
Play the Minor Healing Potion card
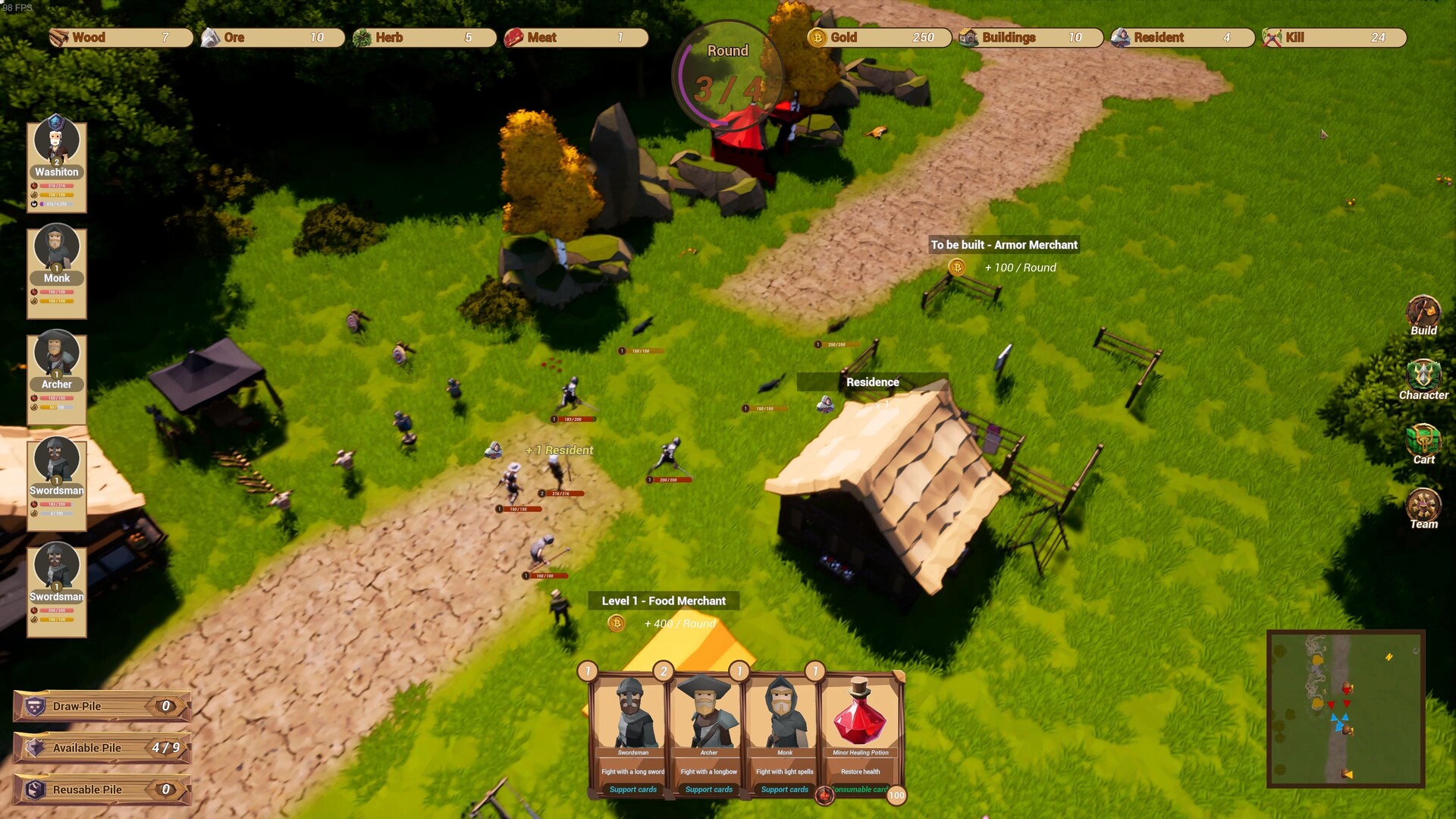coord(861,733)
